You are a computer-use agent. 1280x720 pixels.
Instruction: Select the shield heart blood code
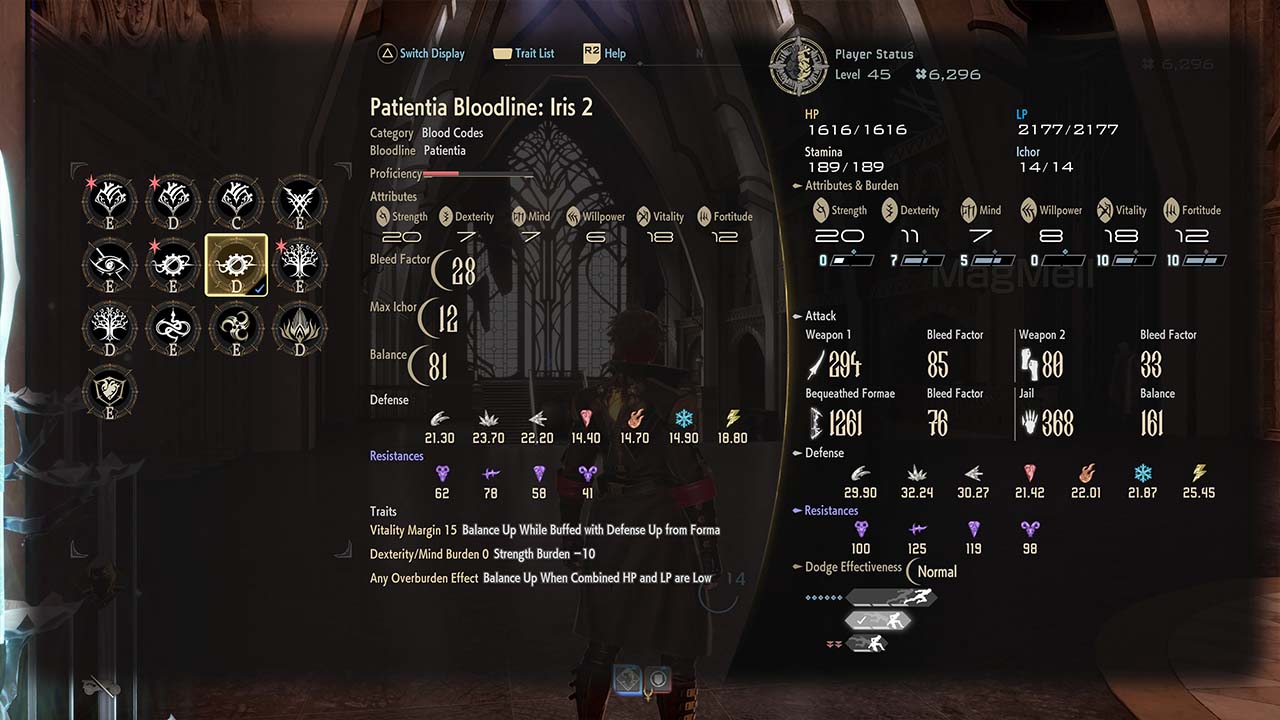110,391
